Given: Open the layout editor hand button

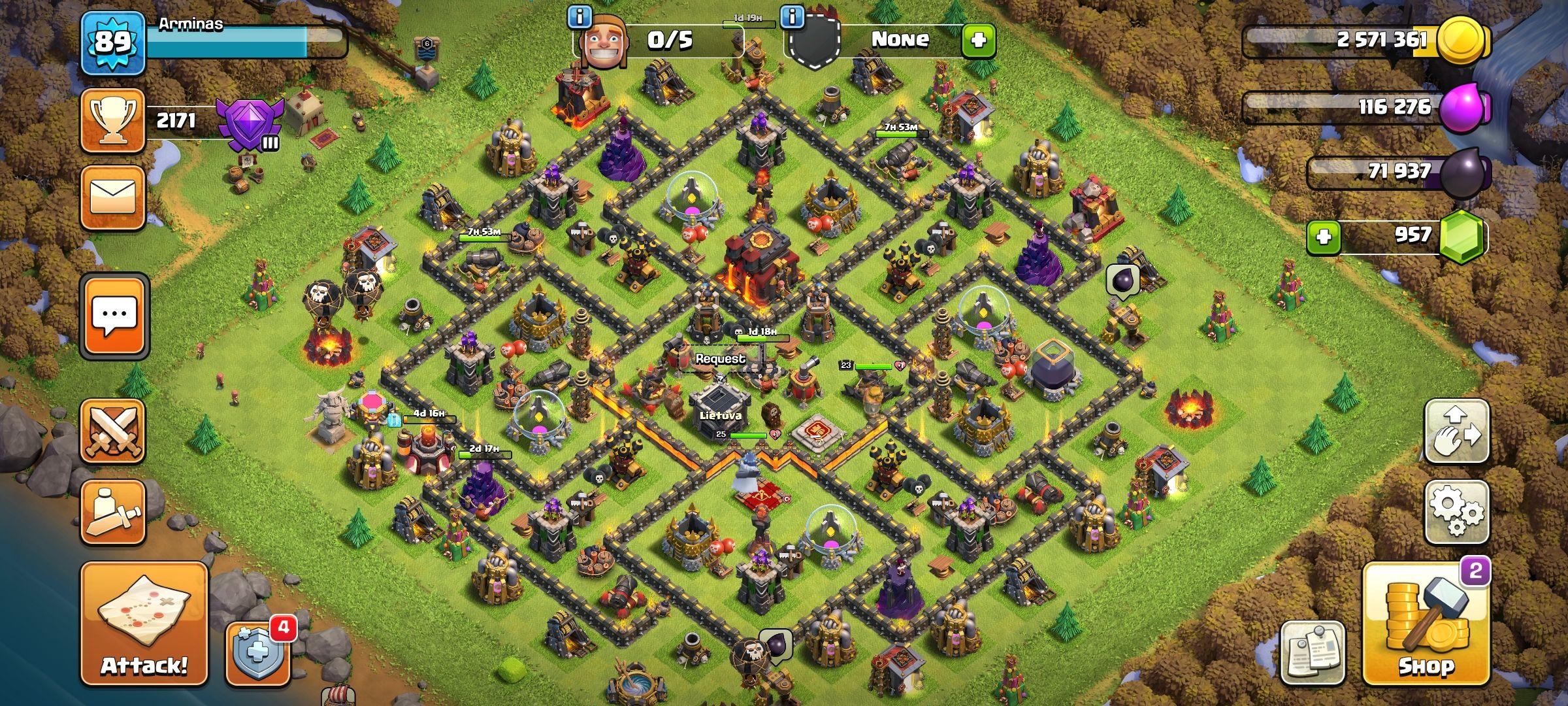Looking at the screenshot, I should (1456, 431).
